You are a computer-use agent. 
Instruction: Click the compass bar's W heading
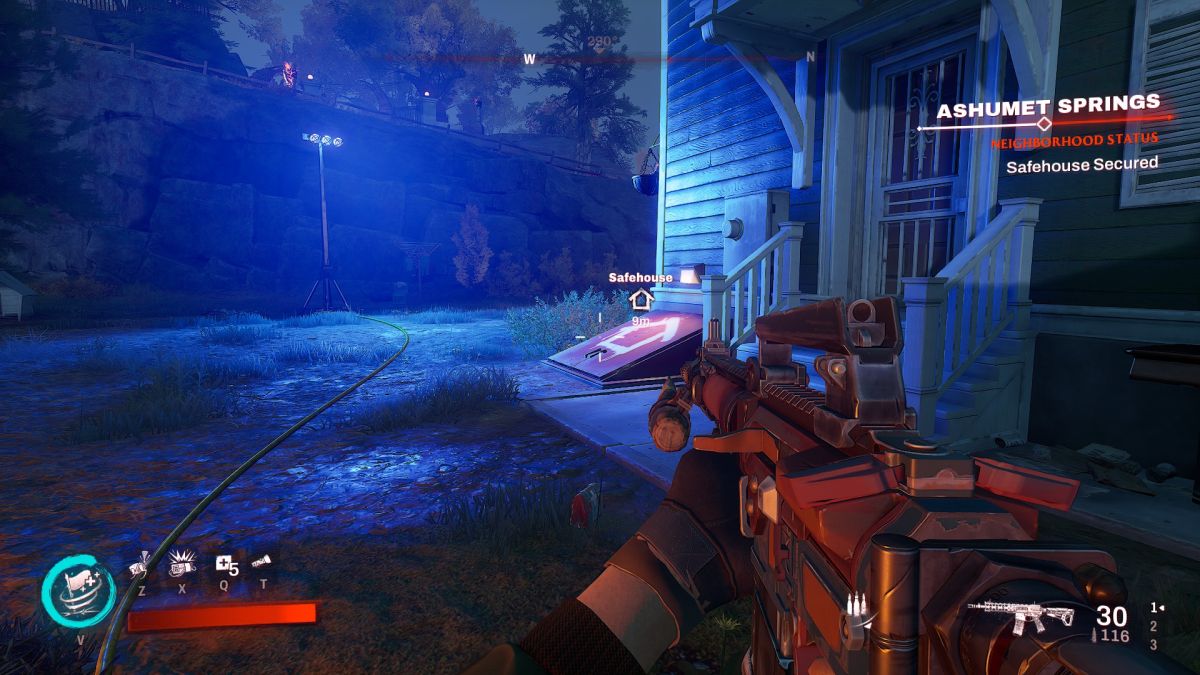click(x=529, y=59)
